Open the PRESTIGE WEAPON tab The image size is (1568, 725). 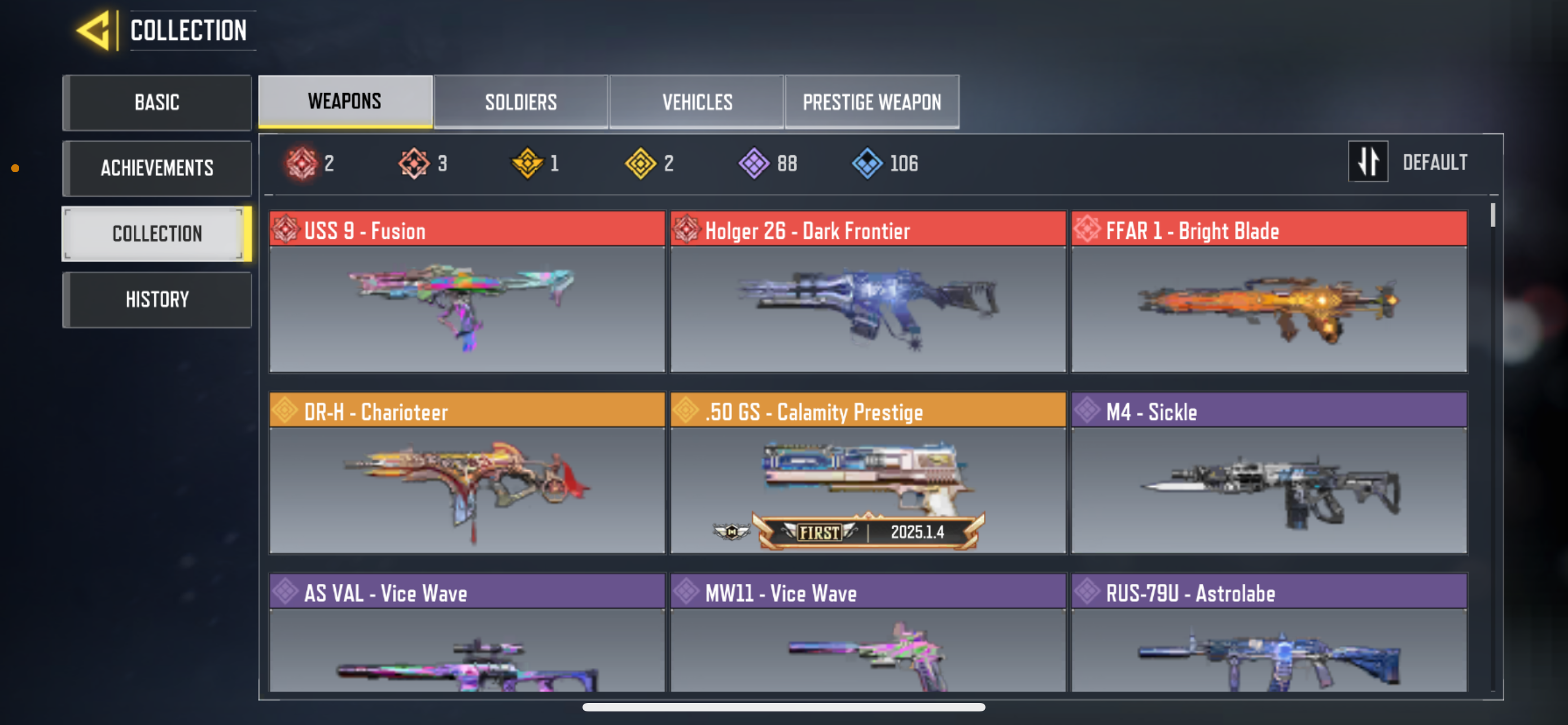pos(871,102)
